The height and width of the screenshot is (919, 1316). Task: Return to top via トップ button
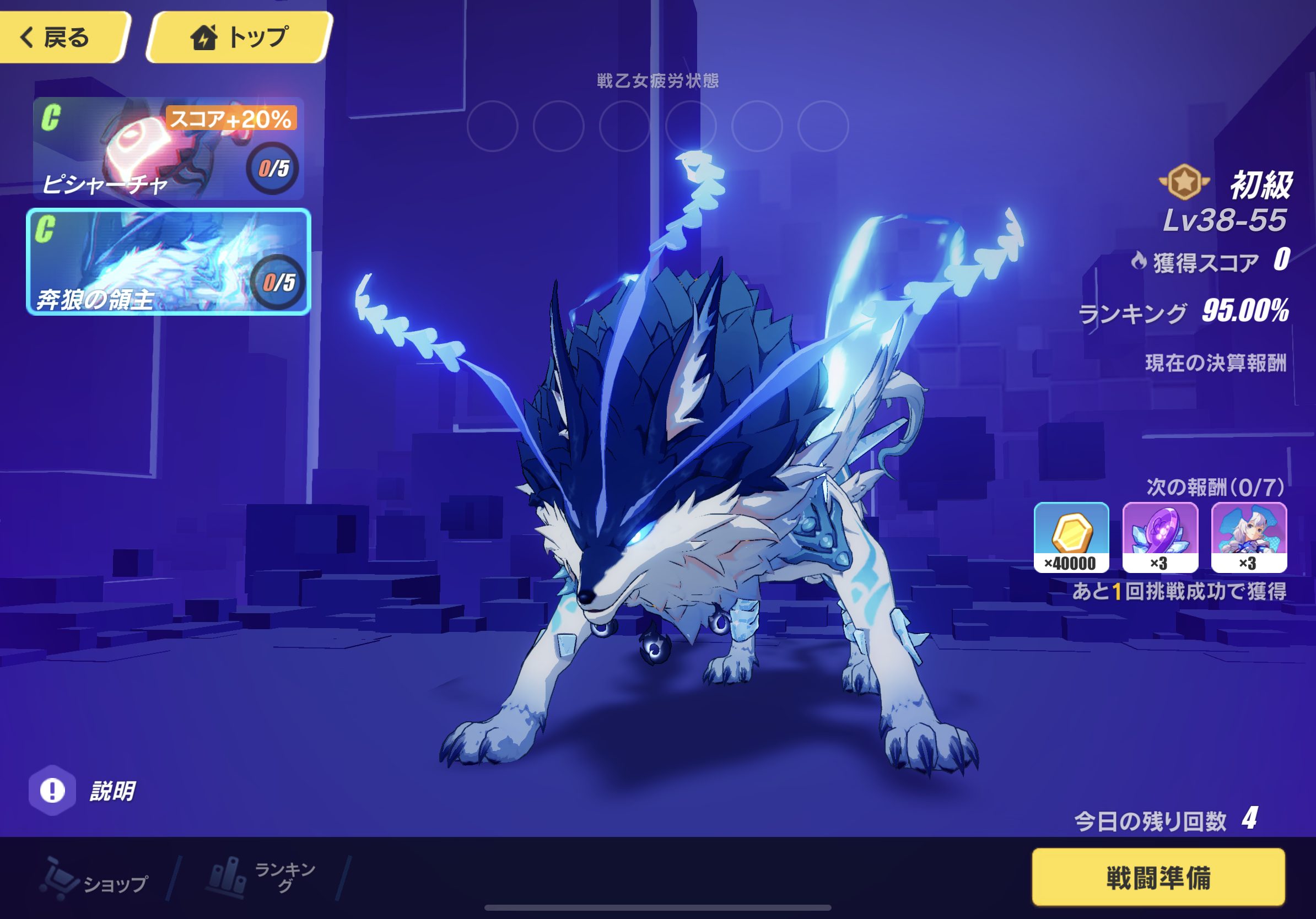(x=240, y=37)
